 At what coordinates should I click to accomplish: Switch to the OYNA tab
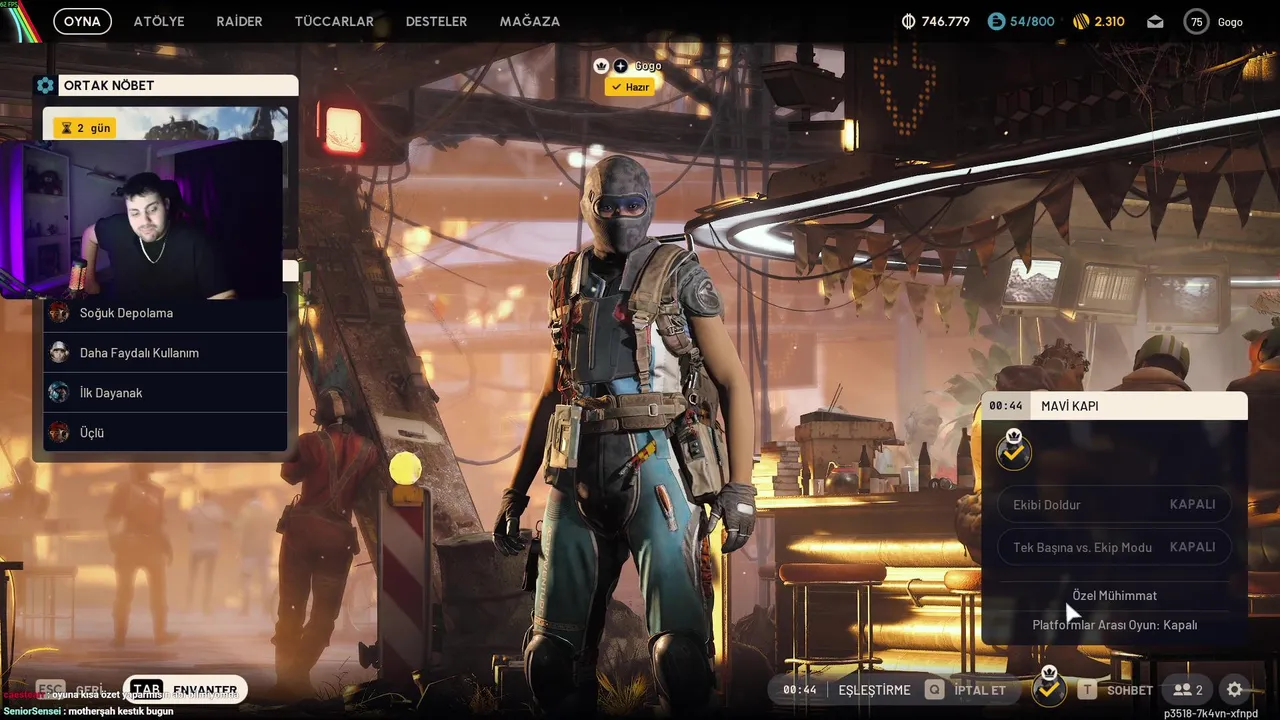[82, 21]
